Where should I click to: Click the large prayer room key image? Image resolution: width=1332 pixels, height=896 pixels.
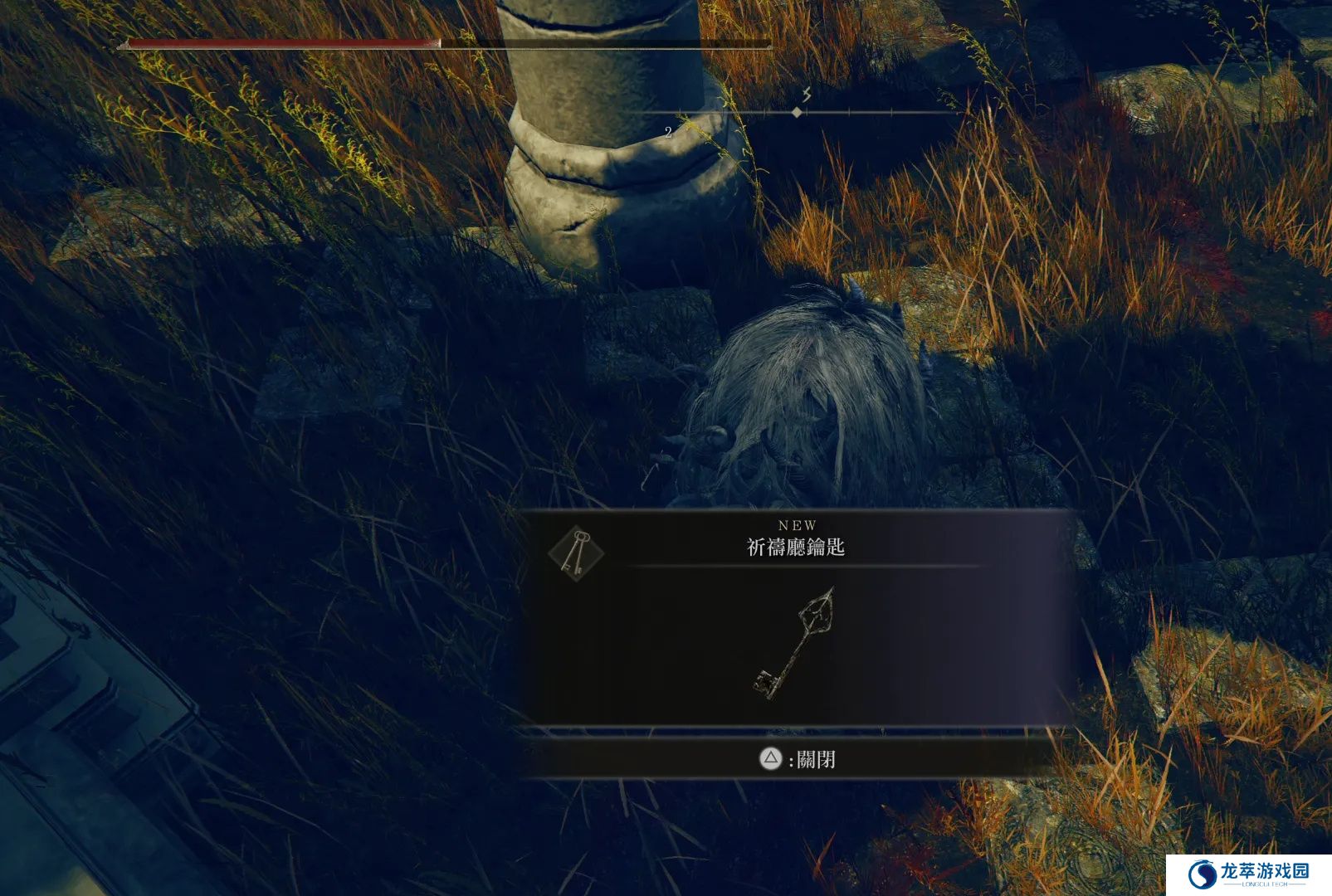[x=793, y=642]
